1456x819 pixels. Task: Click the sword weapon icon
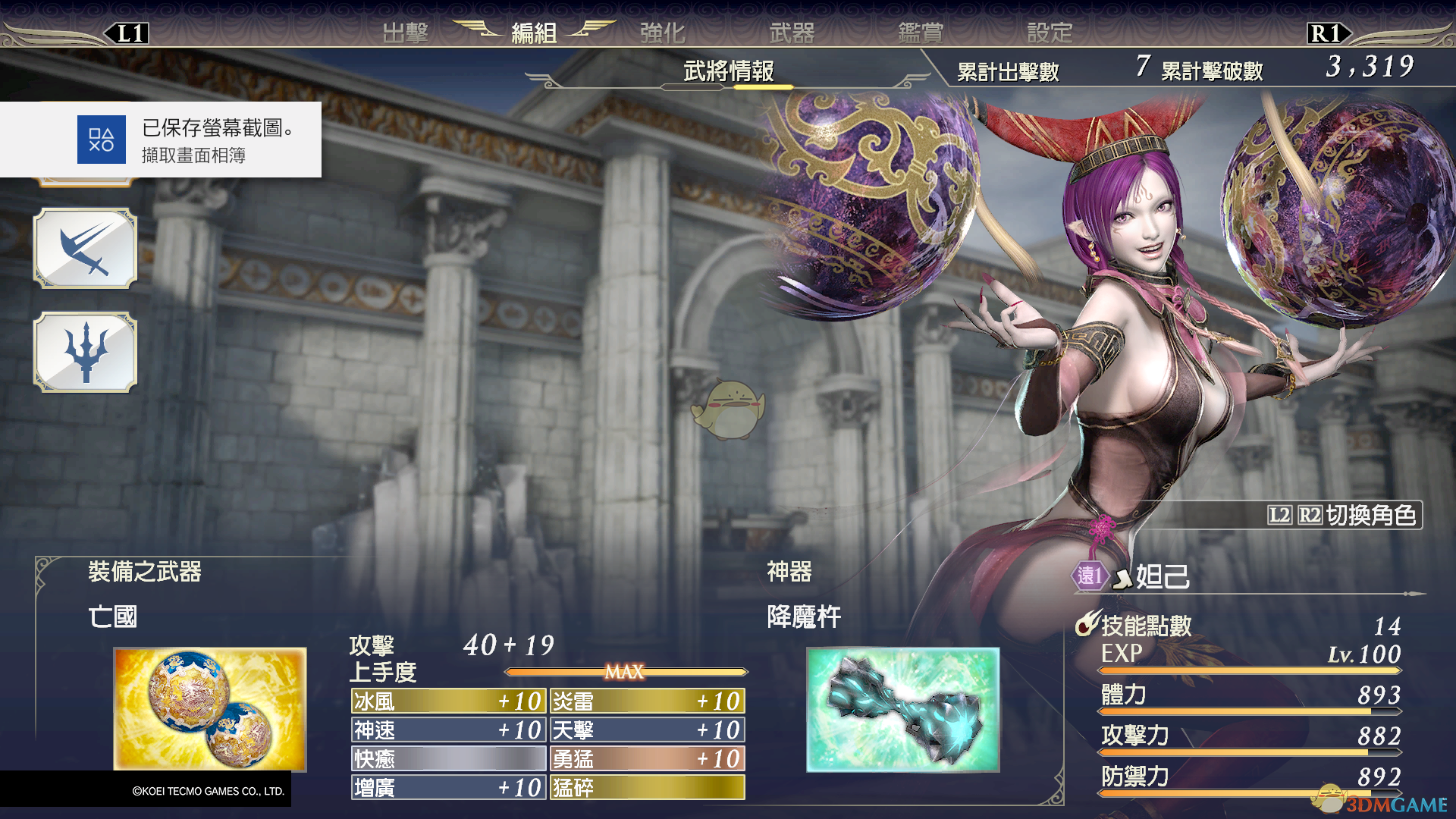coord(85,249)
